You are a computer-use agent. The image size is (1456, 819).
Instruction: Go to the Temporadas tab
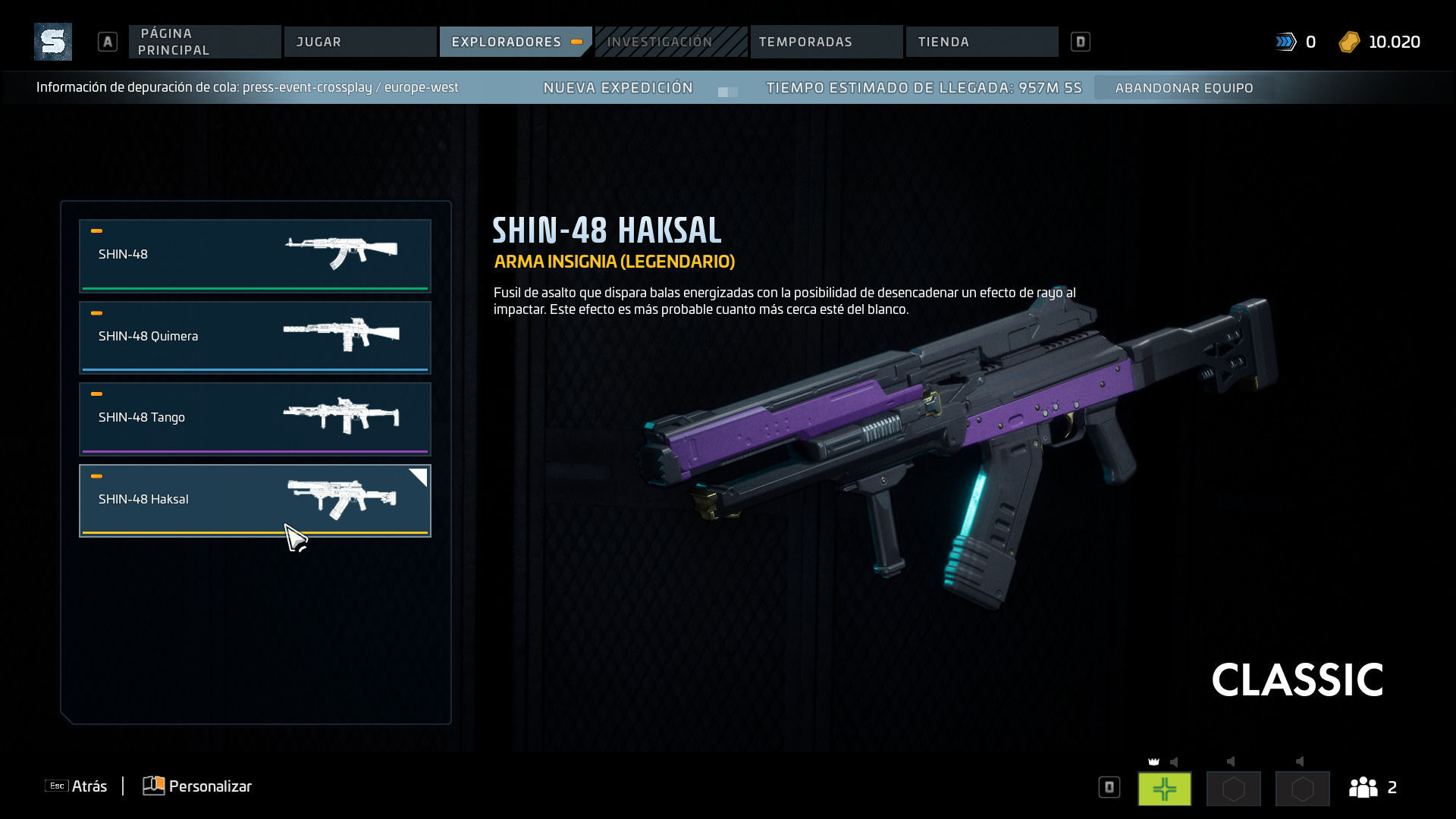[x=826, y=42]
